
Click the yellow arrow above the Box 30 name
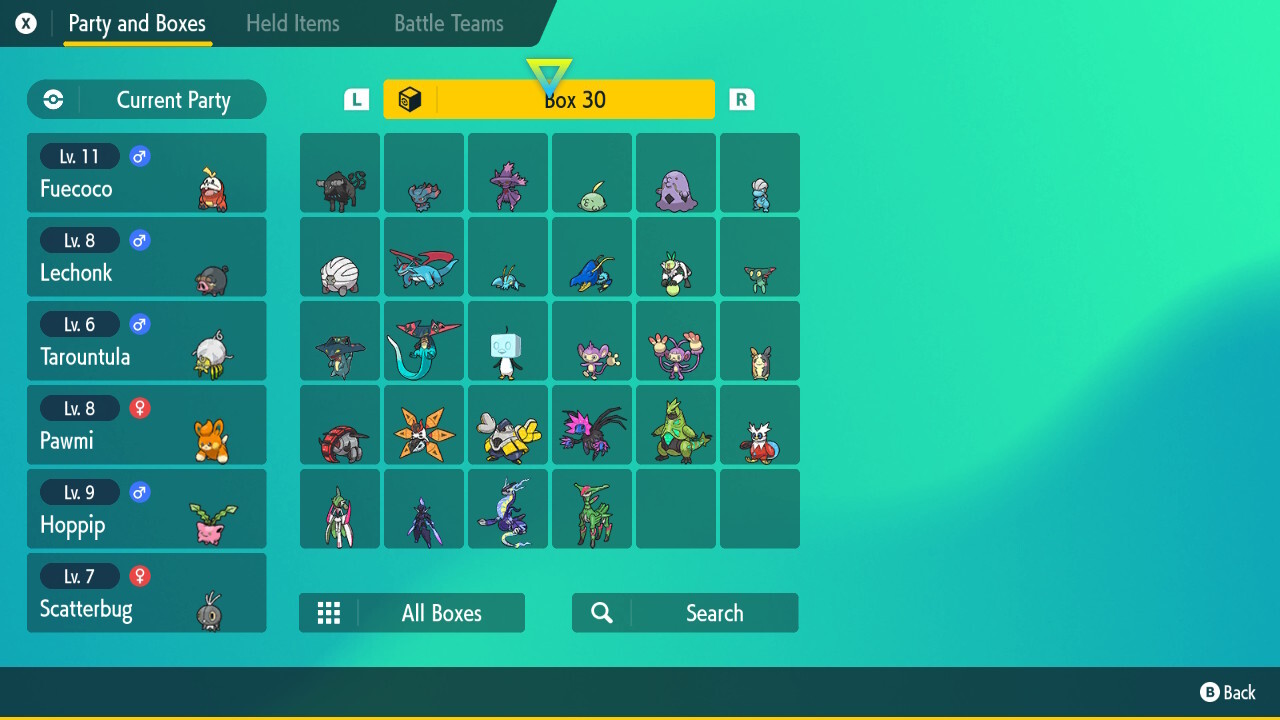(x=549, y=68)
